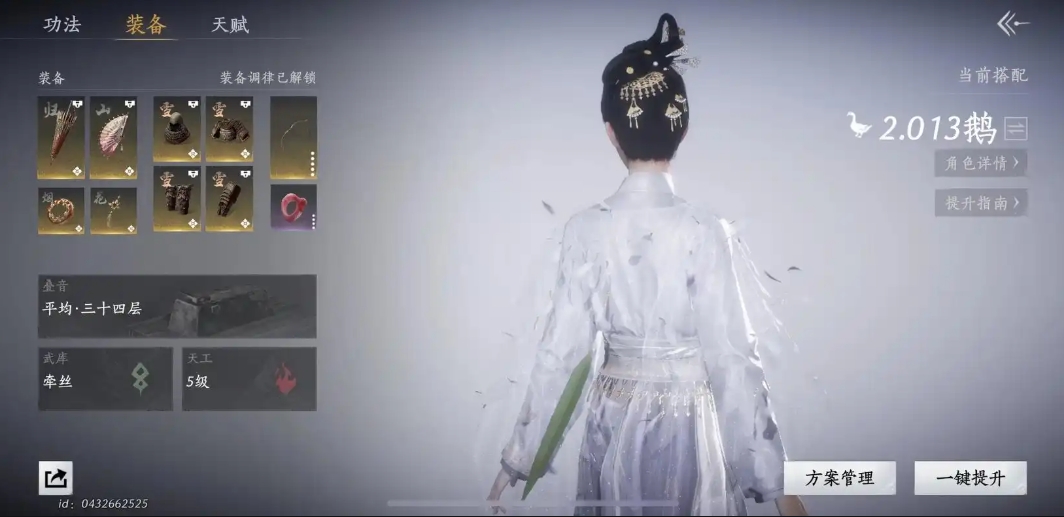Select the closed umbrella weapon slot

(61, 137)
